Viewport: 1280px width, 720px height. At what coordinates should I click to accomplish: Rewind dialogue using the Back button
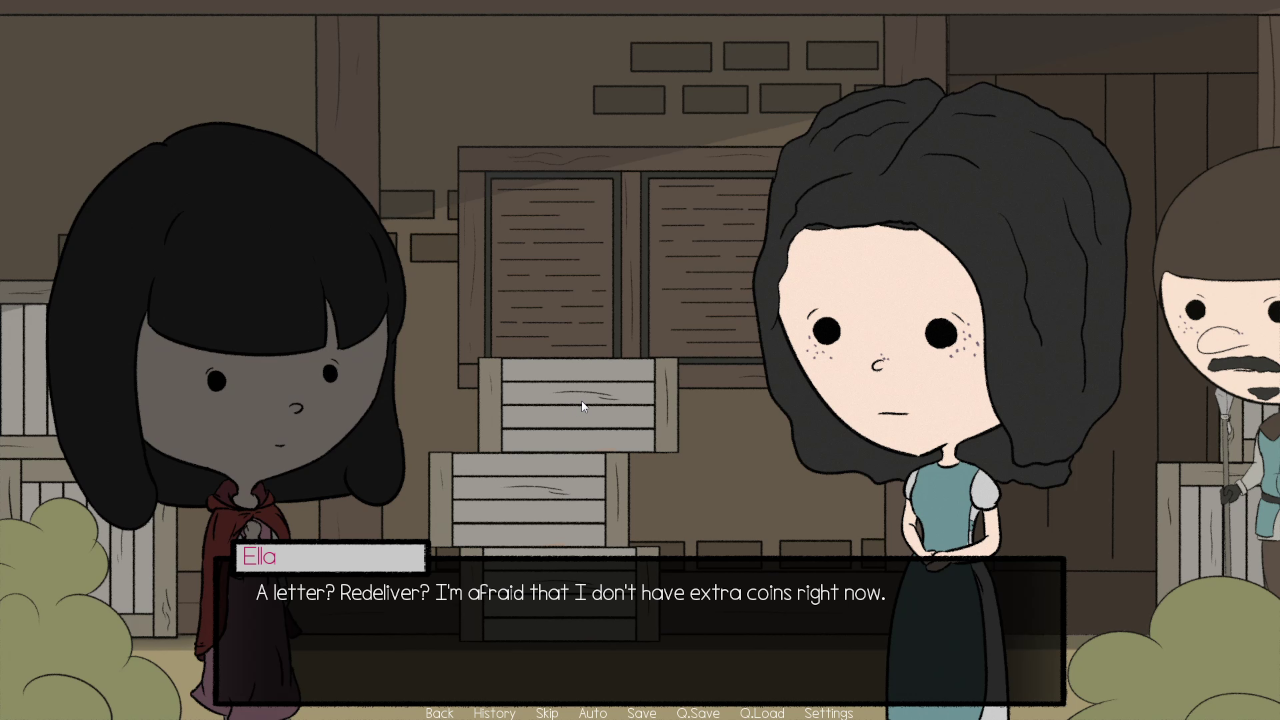439,713
